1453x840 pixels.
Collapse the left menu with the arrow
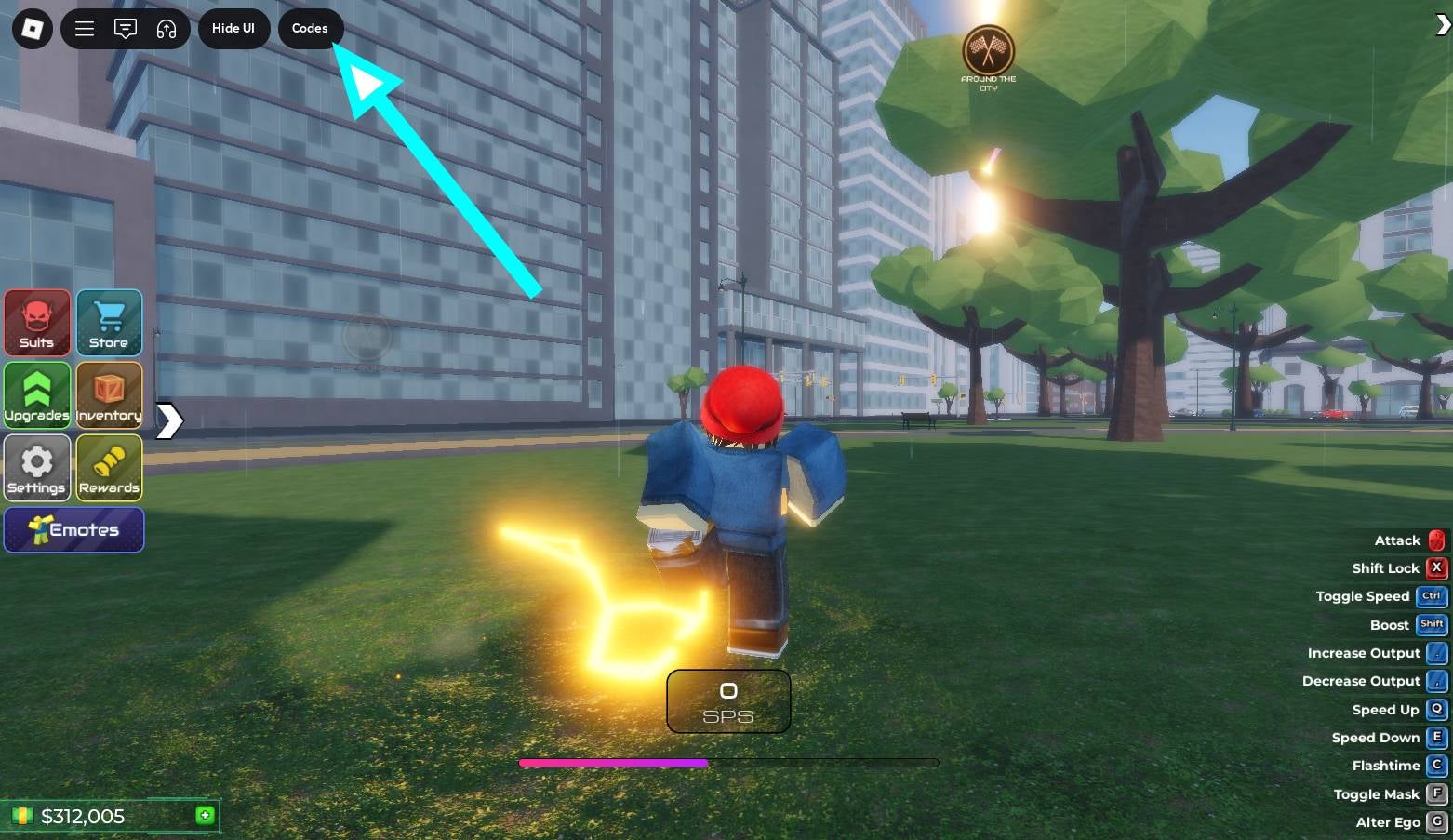pos(168,420)
